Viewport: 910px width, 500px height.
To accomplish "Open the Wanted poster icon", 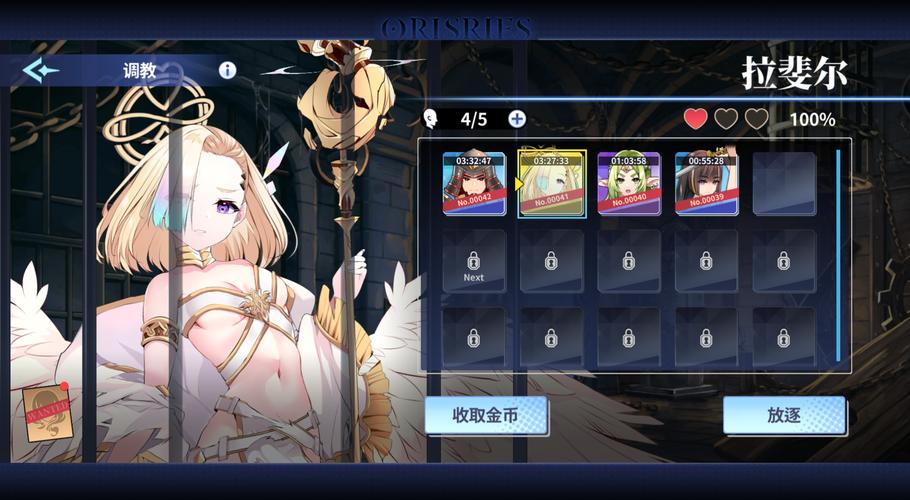I will pyautogui.click(x=47, y=413).
